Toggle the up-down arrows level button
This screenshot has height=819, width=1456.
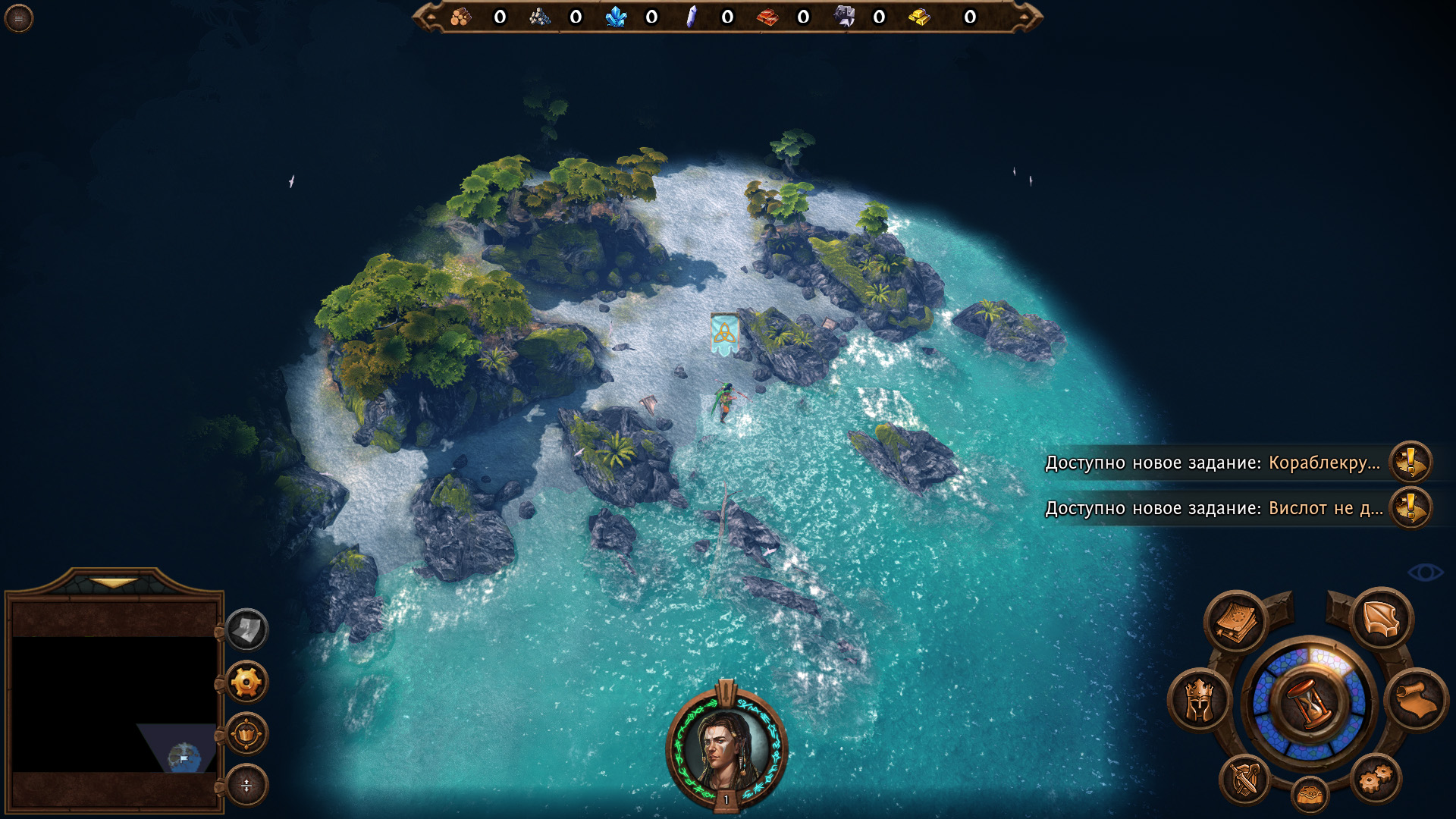click(x=246, y=785)
